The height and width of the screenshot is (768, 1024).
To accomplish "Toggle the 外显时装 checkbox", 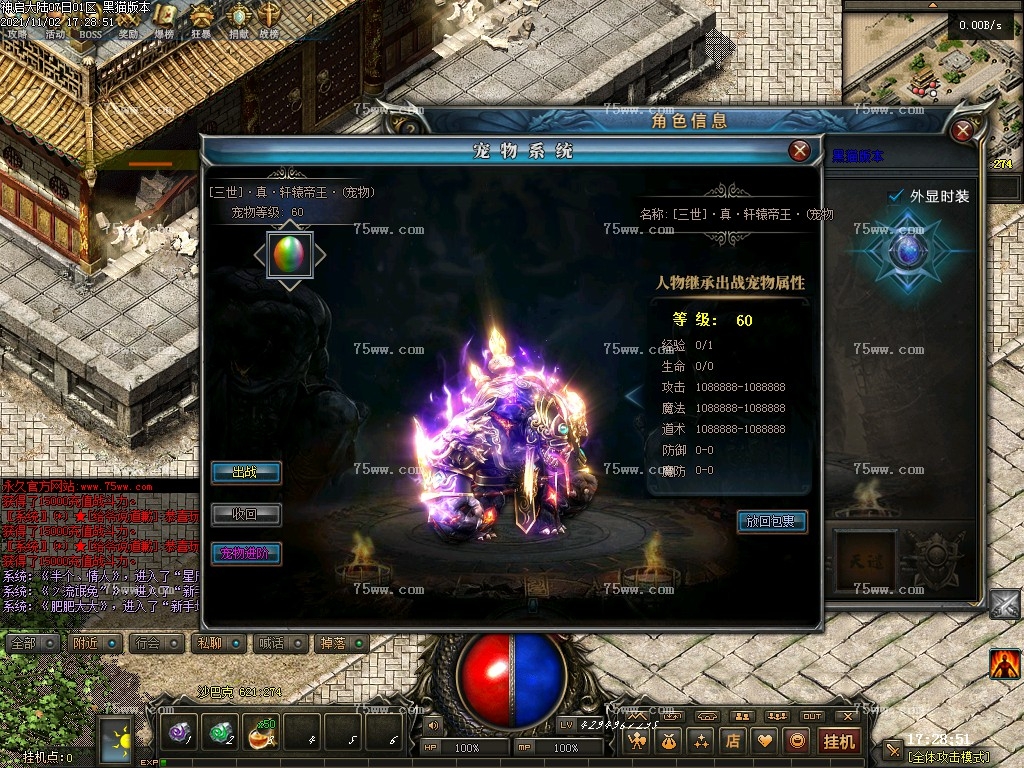I will (x=896, y=196).
